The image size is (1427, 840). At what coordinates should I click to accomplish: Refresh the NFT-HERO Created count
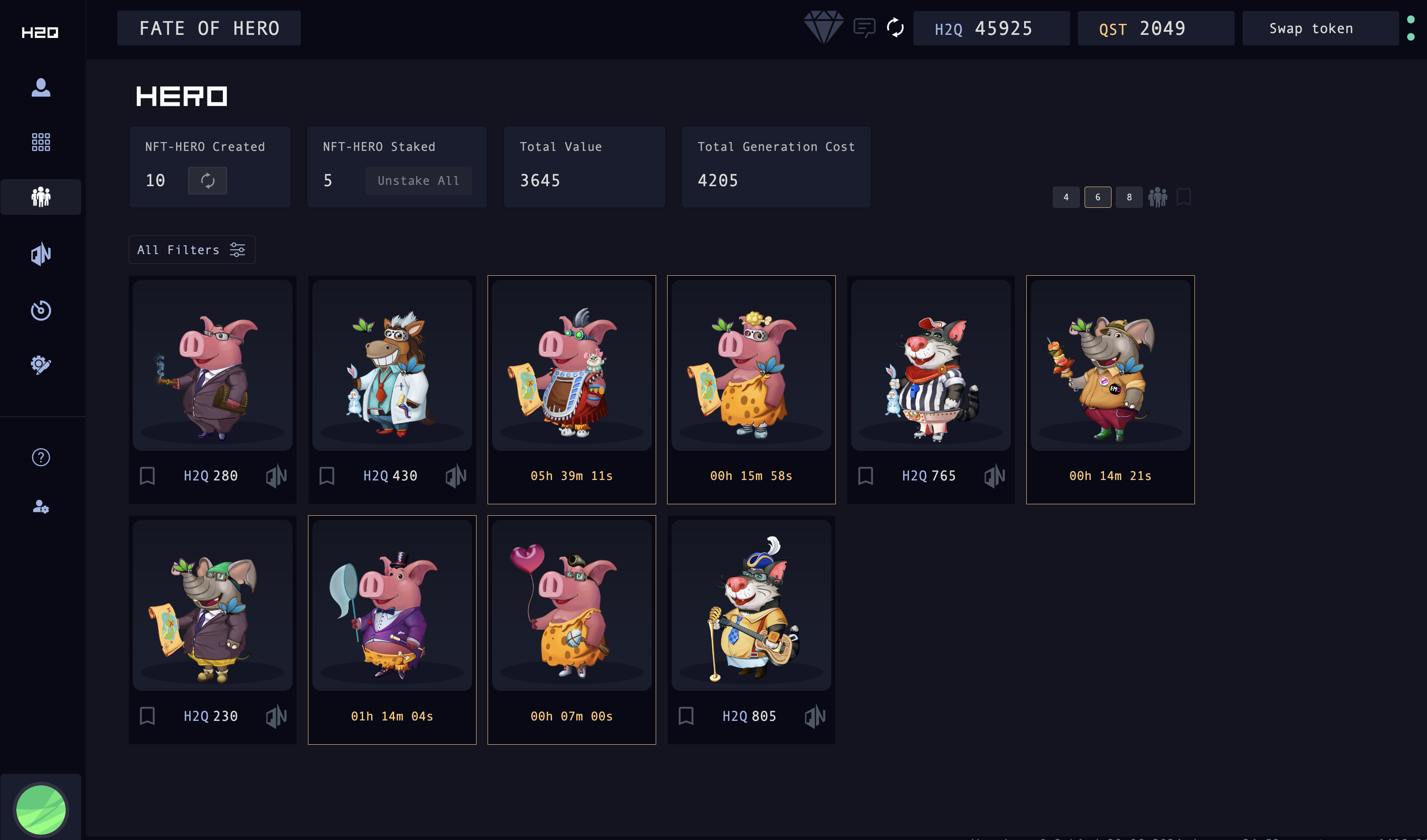[x=207, y=180]
